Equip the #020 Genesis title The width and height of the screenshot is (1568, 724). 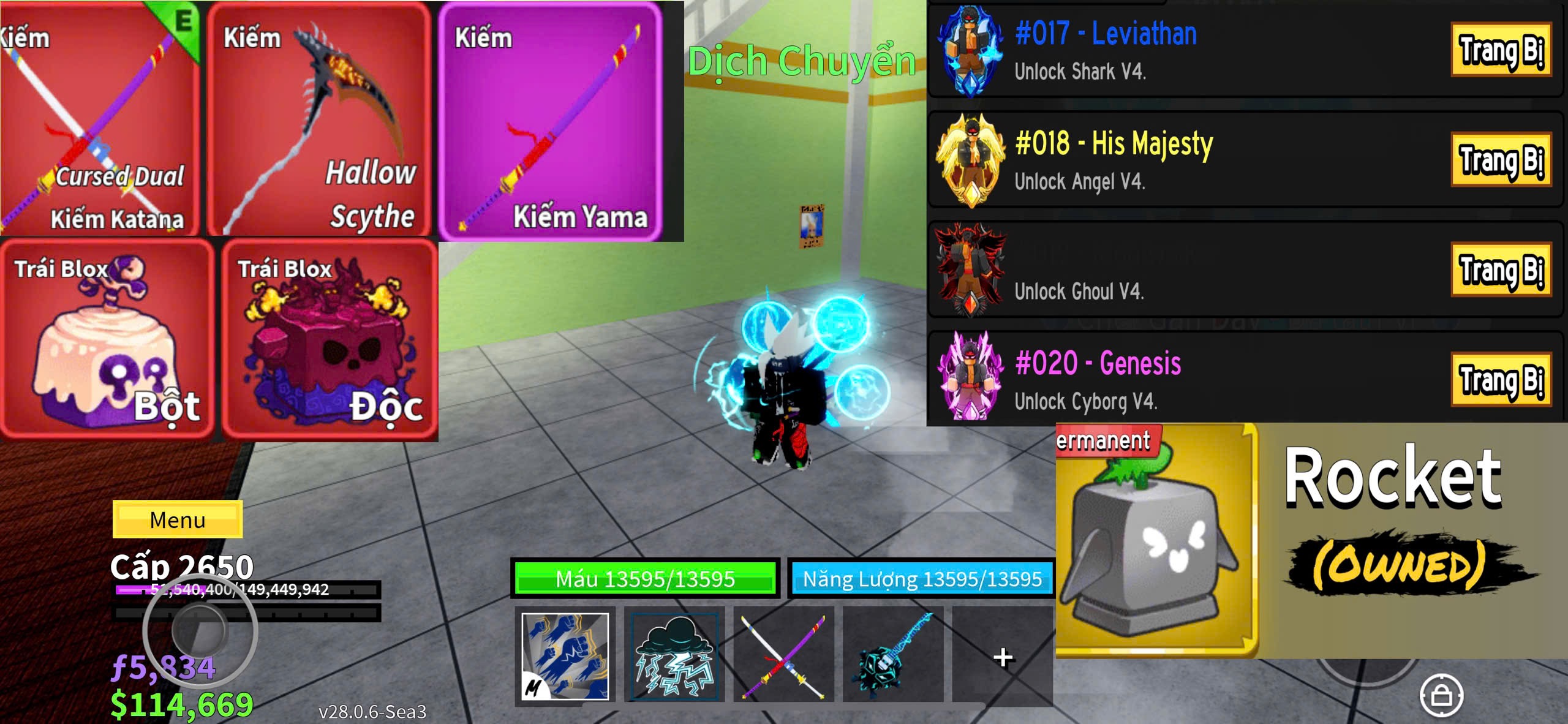point(1500,379)
